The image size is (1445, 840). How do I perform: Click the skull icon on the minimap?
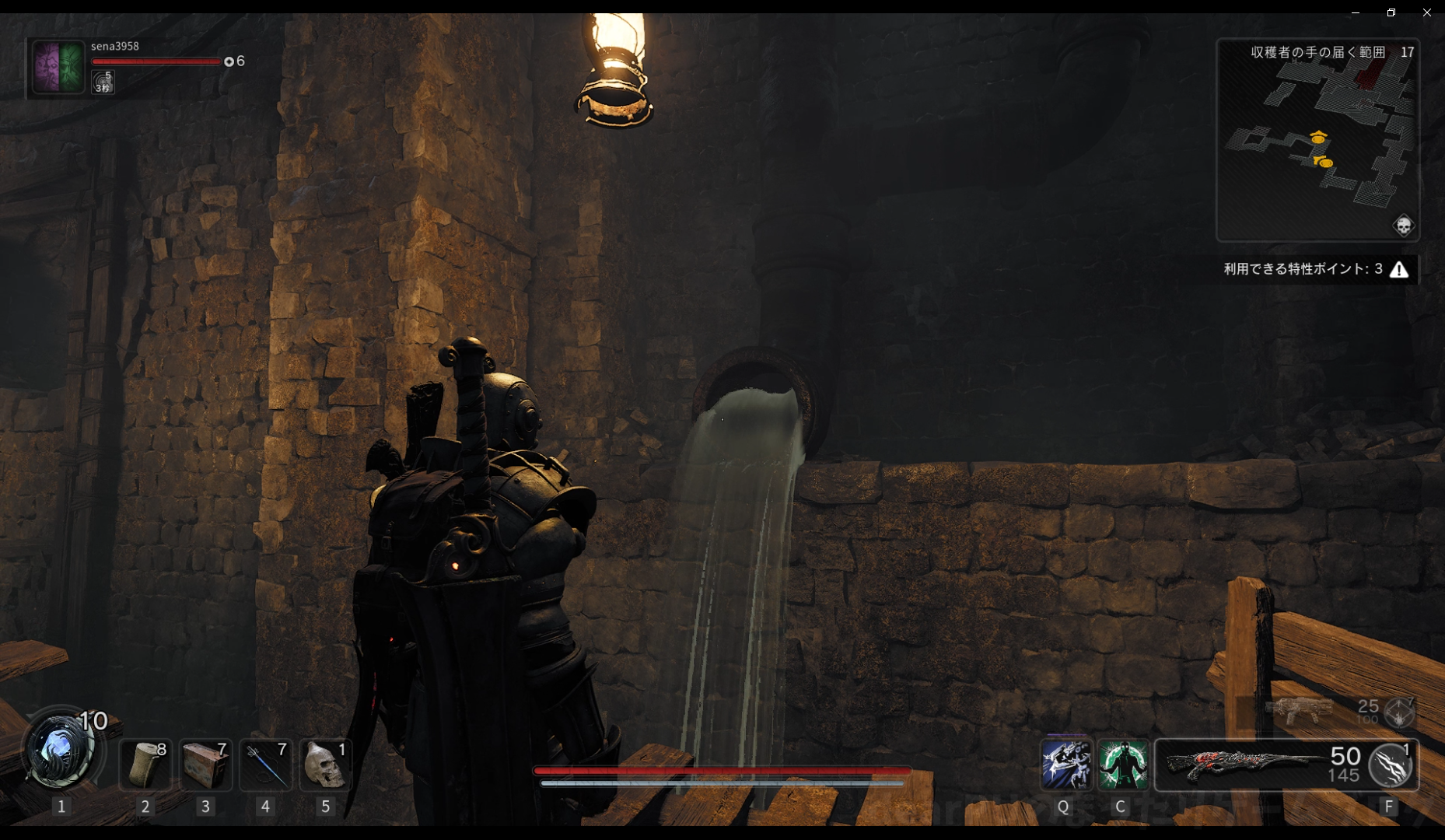[1403, 226]
